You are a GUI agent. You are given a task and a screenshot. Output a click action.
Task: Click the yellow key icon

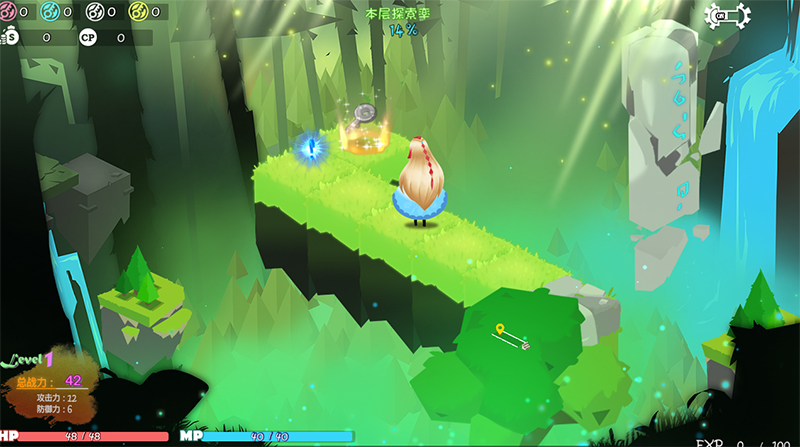click(137, 13)
